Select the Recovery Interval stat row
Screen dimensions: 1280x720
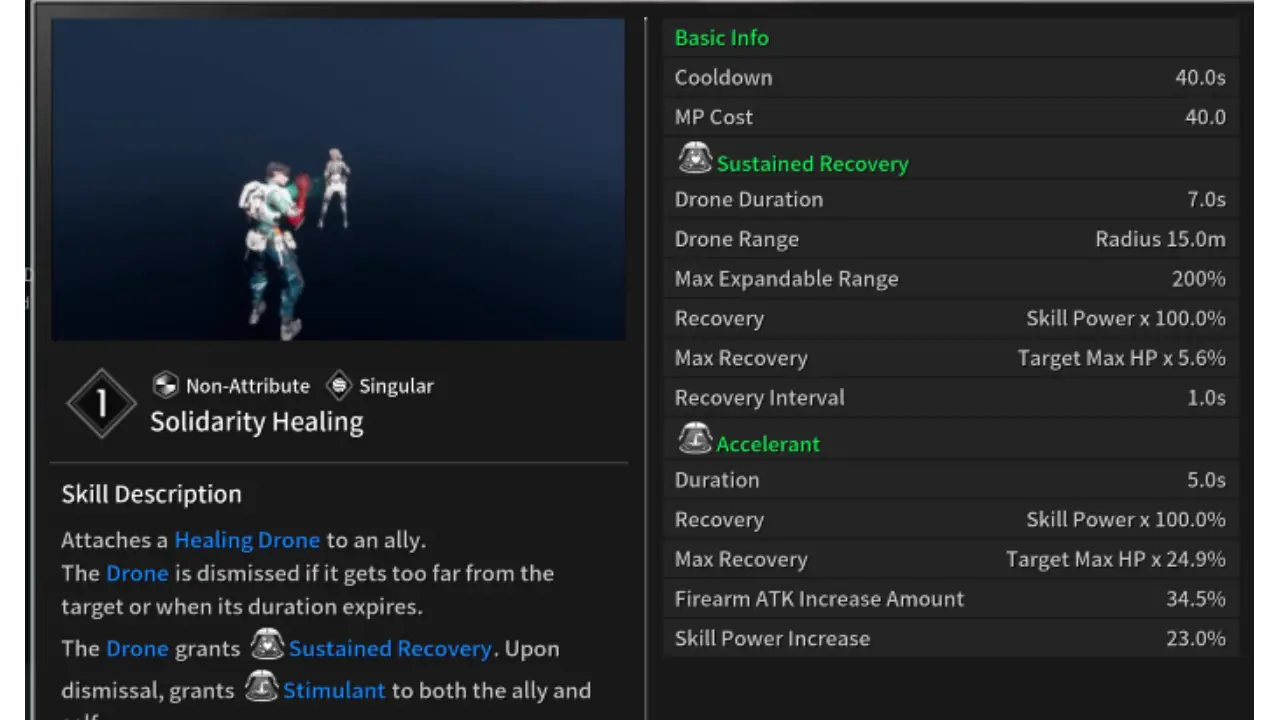(950, 397)
